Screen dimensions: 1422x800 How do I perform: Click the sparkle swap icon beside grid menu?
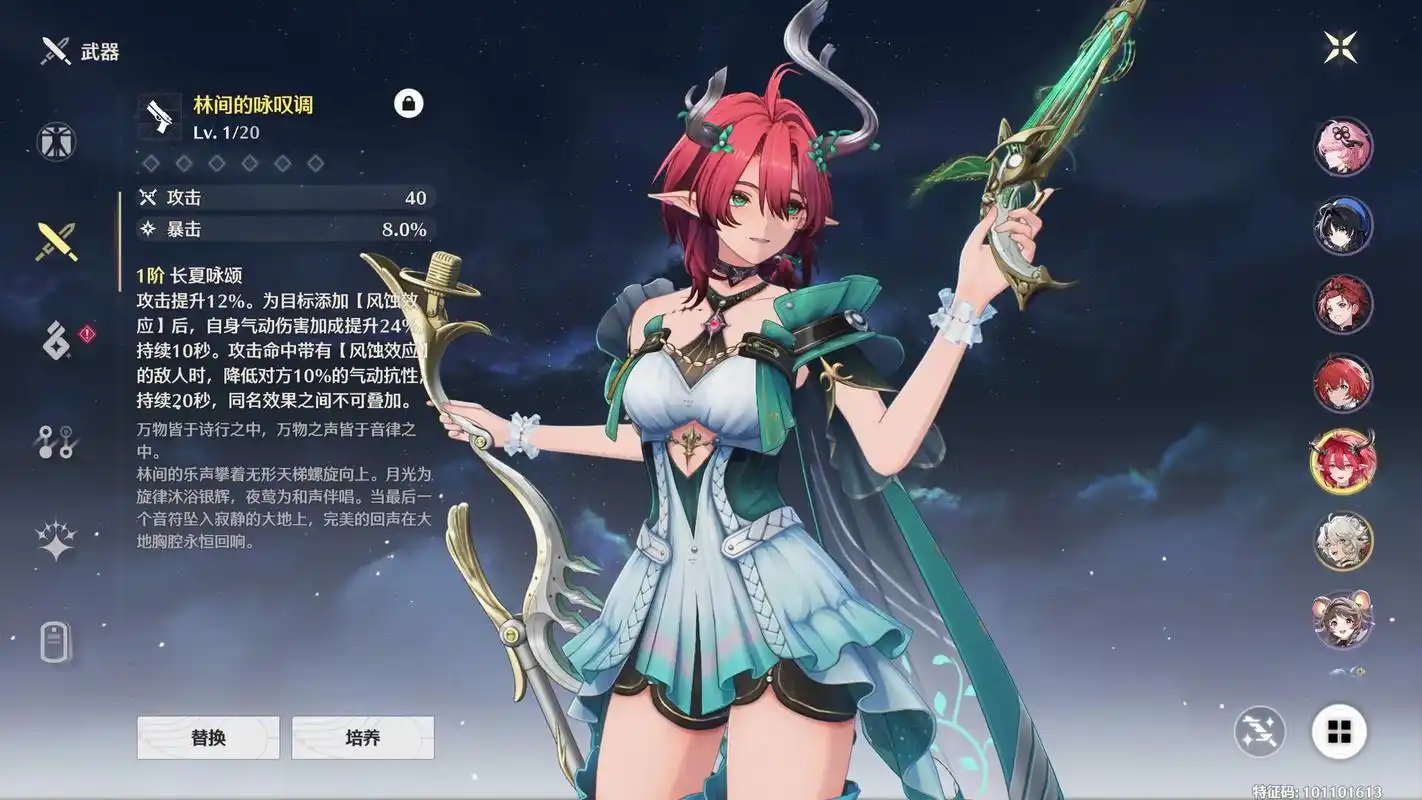click(x=1259, y=732)
